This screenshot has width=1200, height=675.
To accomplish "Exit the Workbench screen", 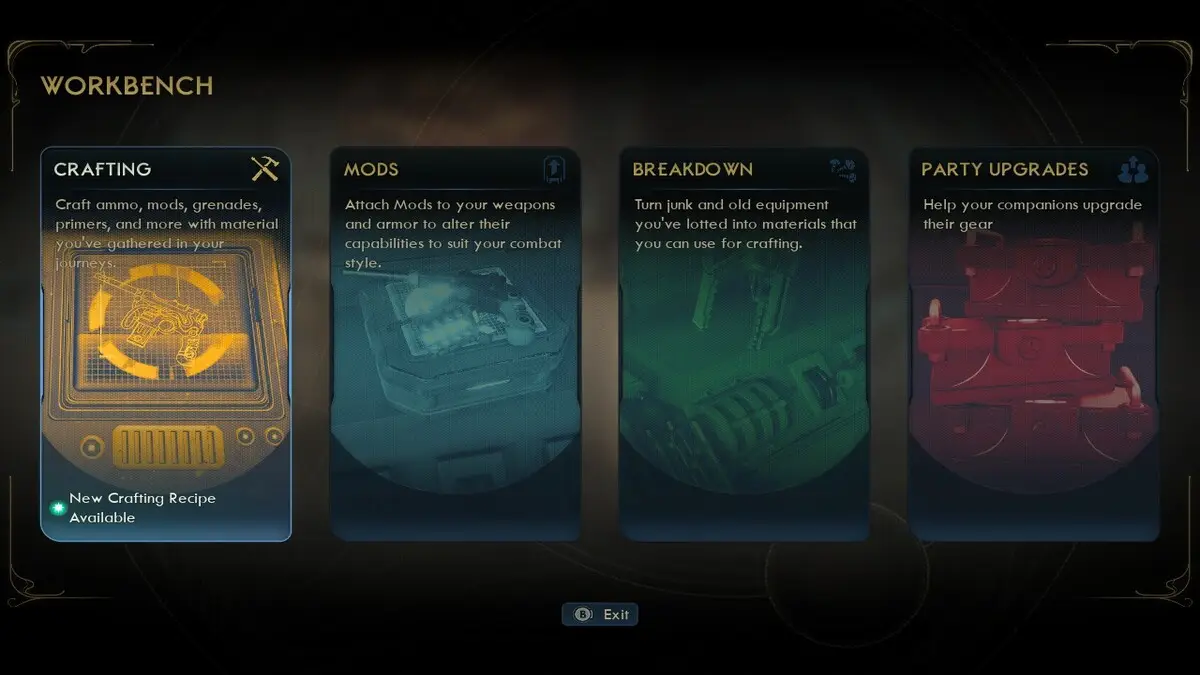I will tap(600, 614).
